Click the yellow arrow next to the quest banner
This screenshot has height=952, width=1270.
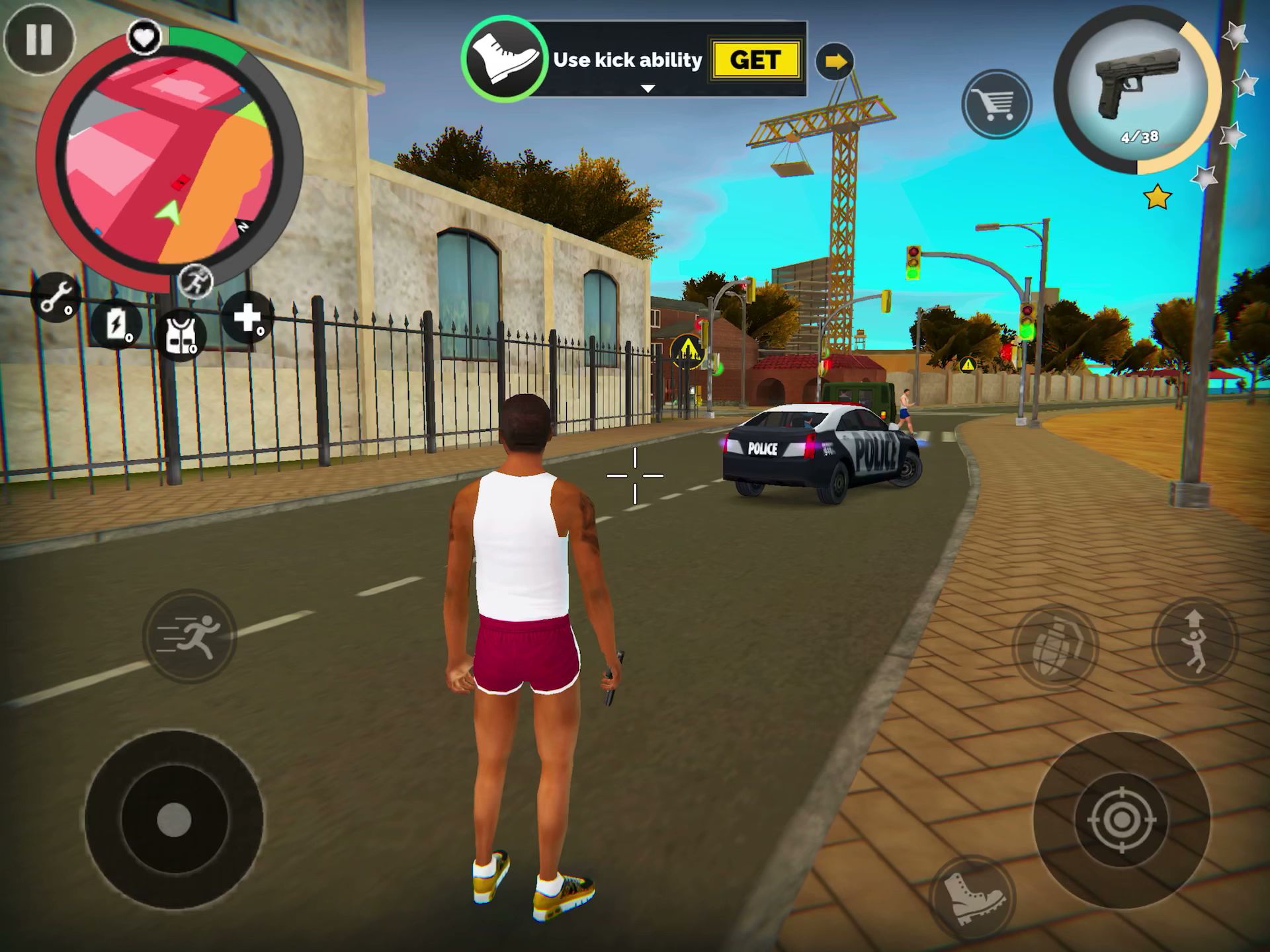835,62
